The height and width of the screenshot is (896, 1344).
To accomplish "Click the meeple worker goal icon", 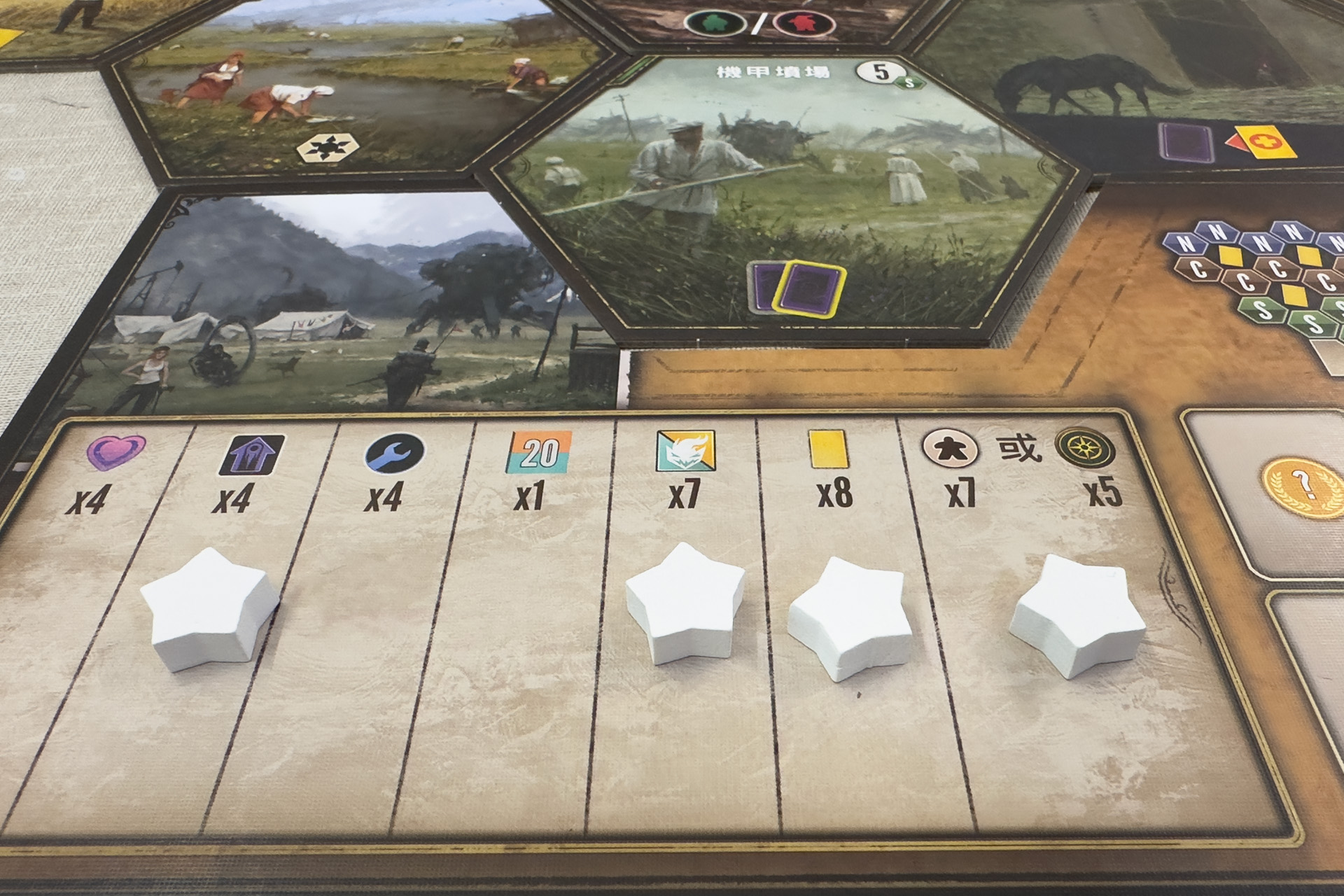I will pyautogui.click(x=942, y=447).
